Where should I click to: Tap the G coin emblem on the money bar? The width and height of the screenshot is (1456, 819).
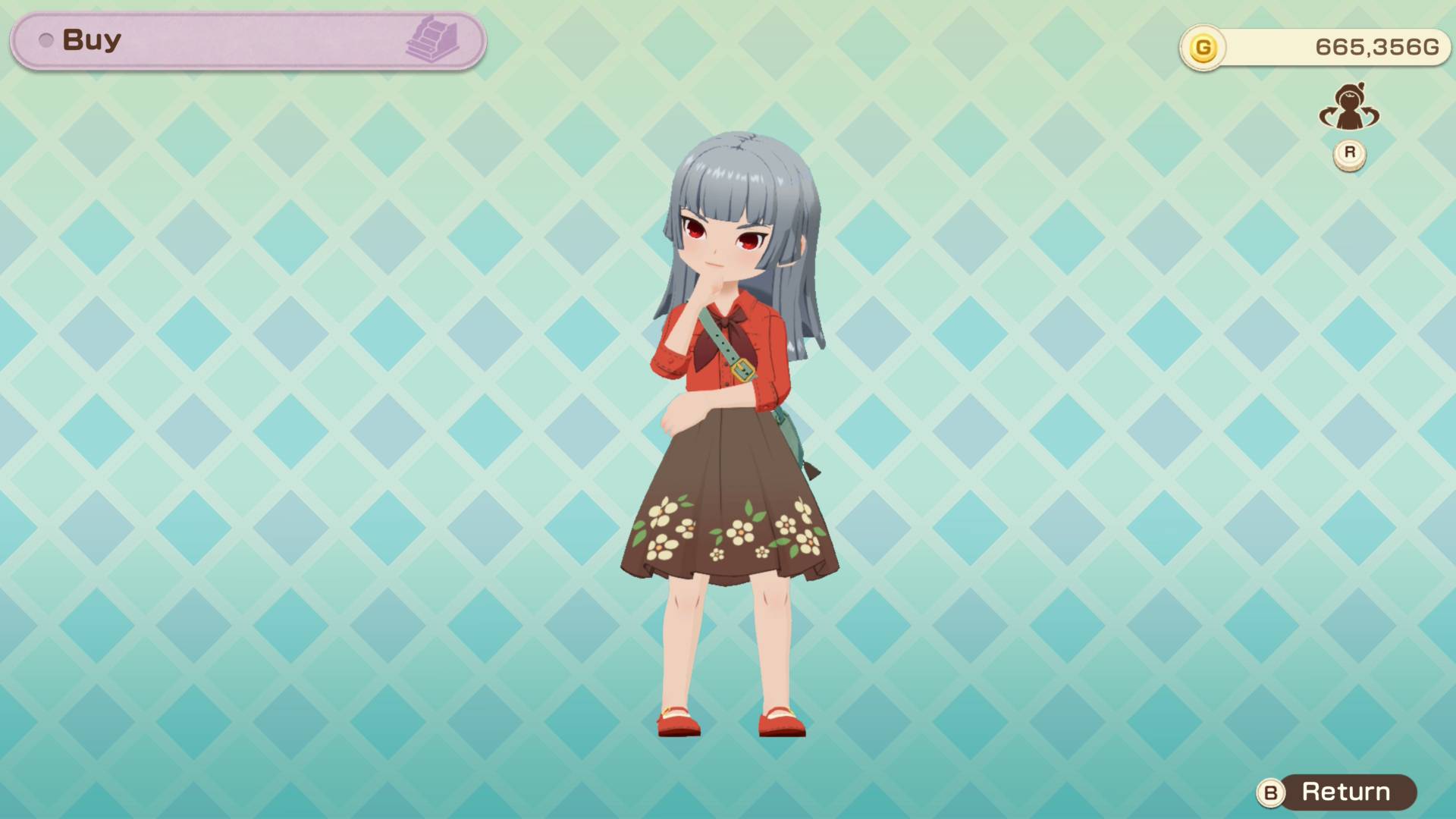[x=1204, y=47]
